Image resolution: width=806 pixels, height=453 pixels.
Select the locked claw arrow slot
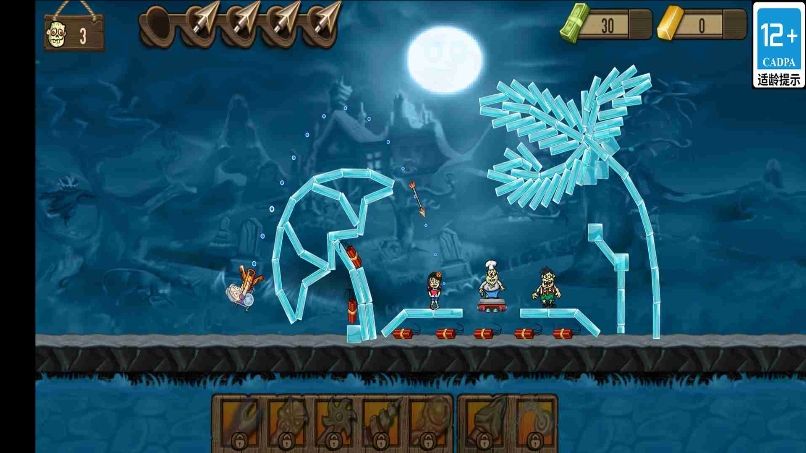coord(238,421)
